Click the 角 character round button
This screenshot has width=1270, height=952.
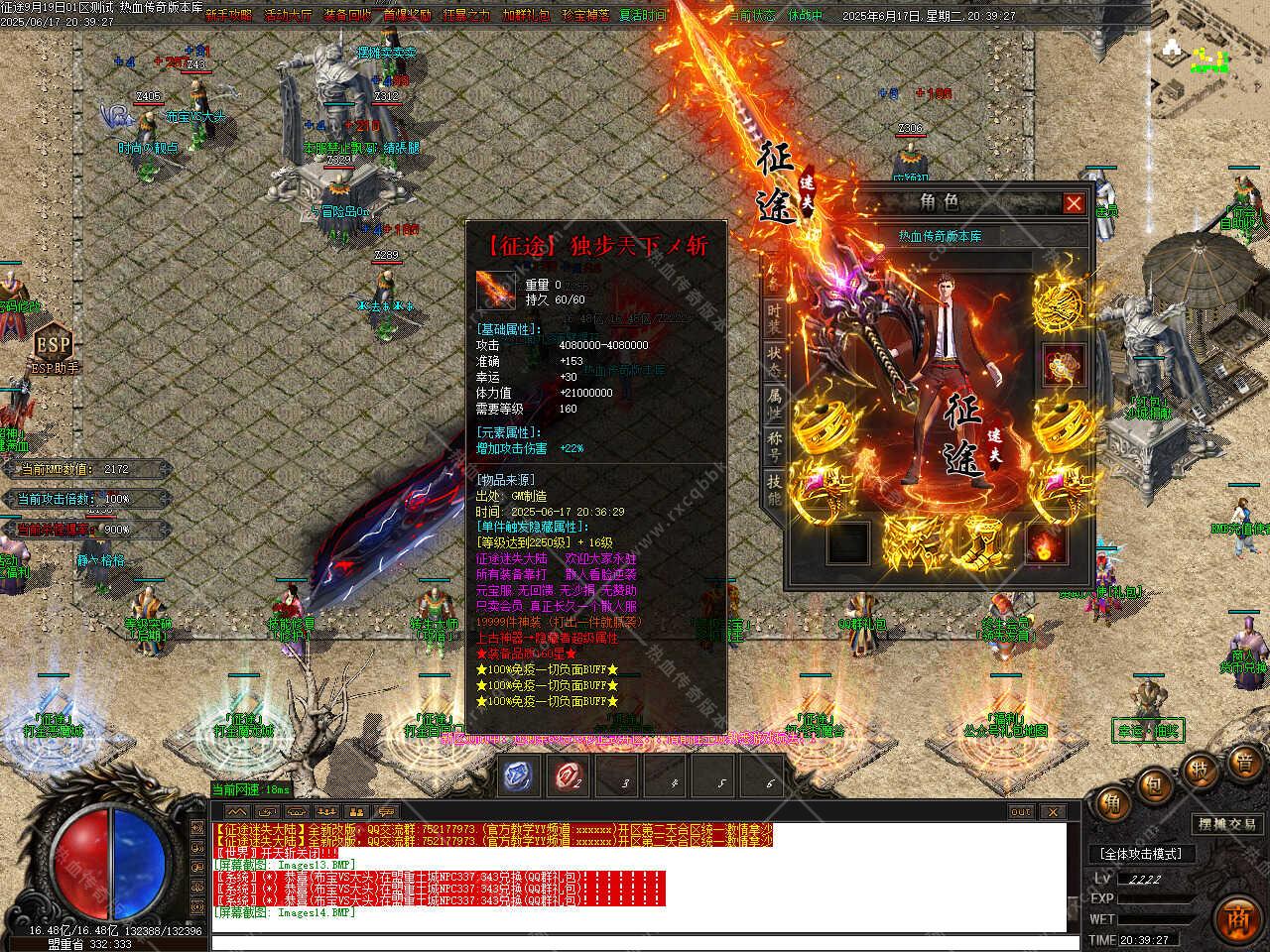(x=1110, y=803)
